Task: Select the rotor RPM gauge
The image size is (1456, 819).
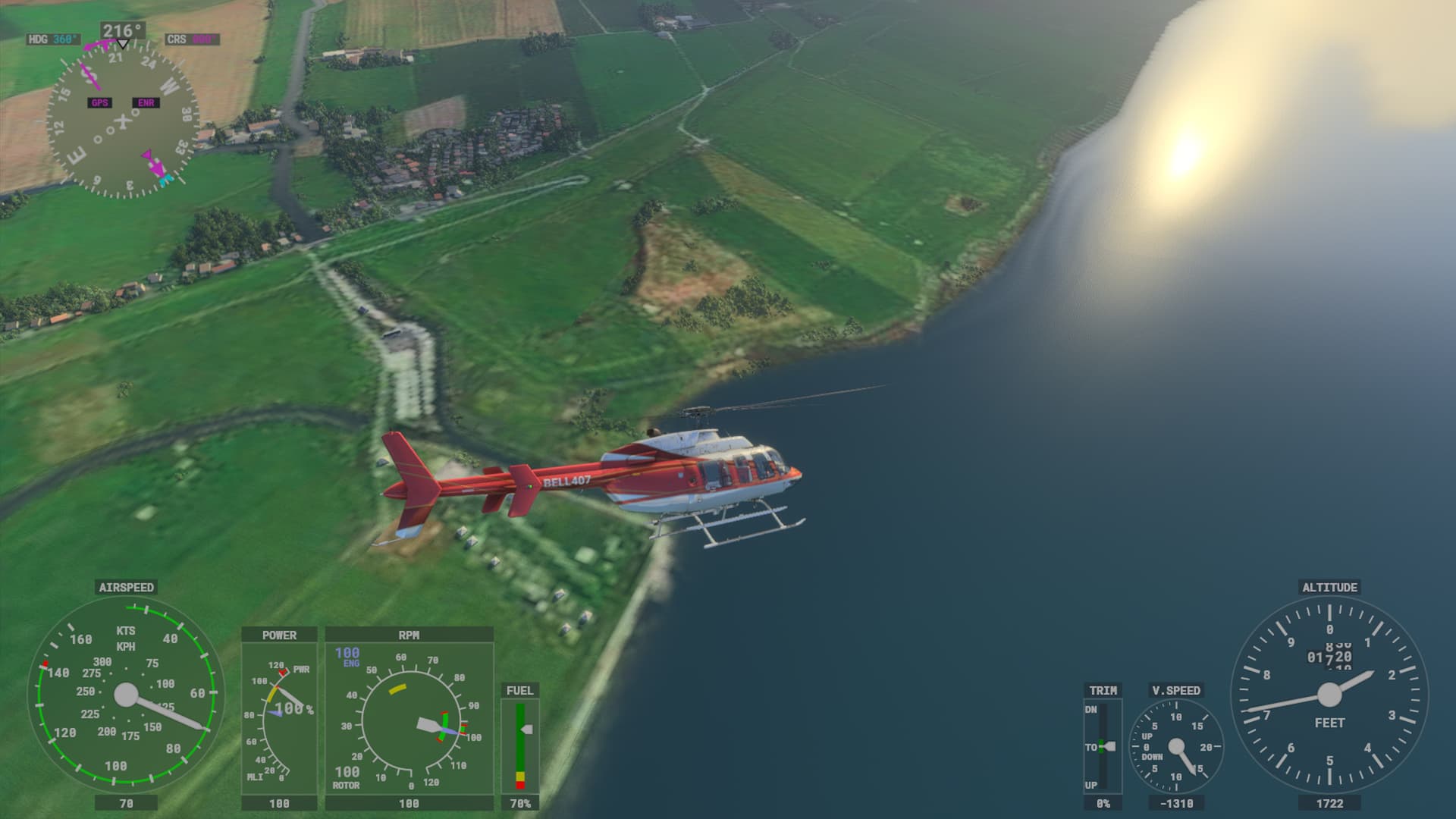Action: 409,718
